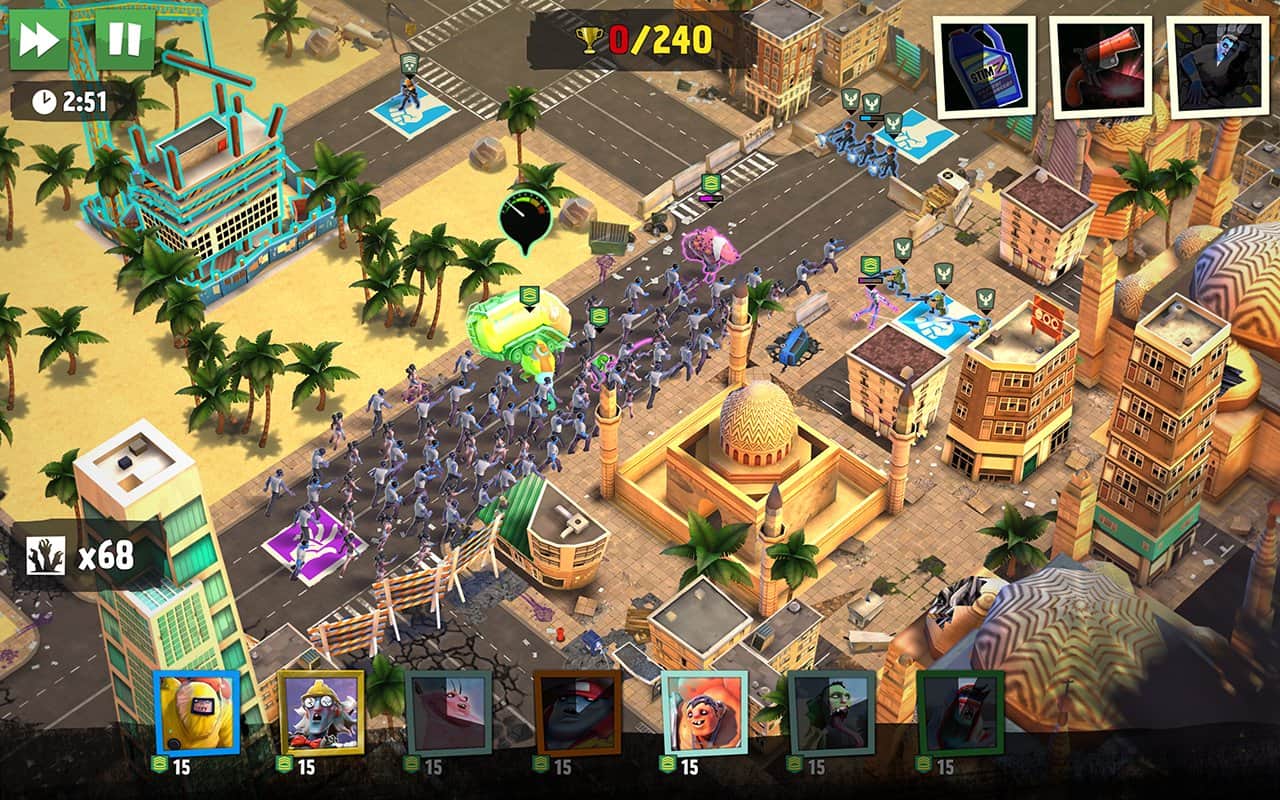Pick the pink antenna mutant portrait
Screen dimensions: 1280x800
click(x=449, y=712)
